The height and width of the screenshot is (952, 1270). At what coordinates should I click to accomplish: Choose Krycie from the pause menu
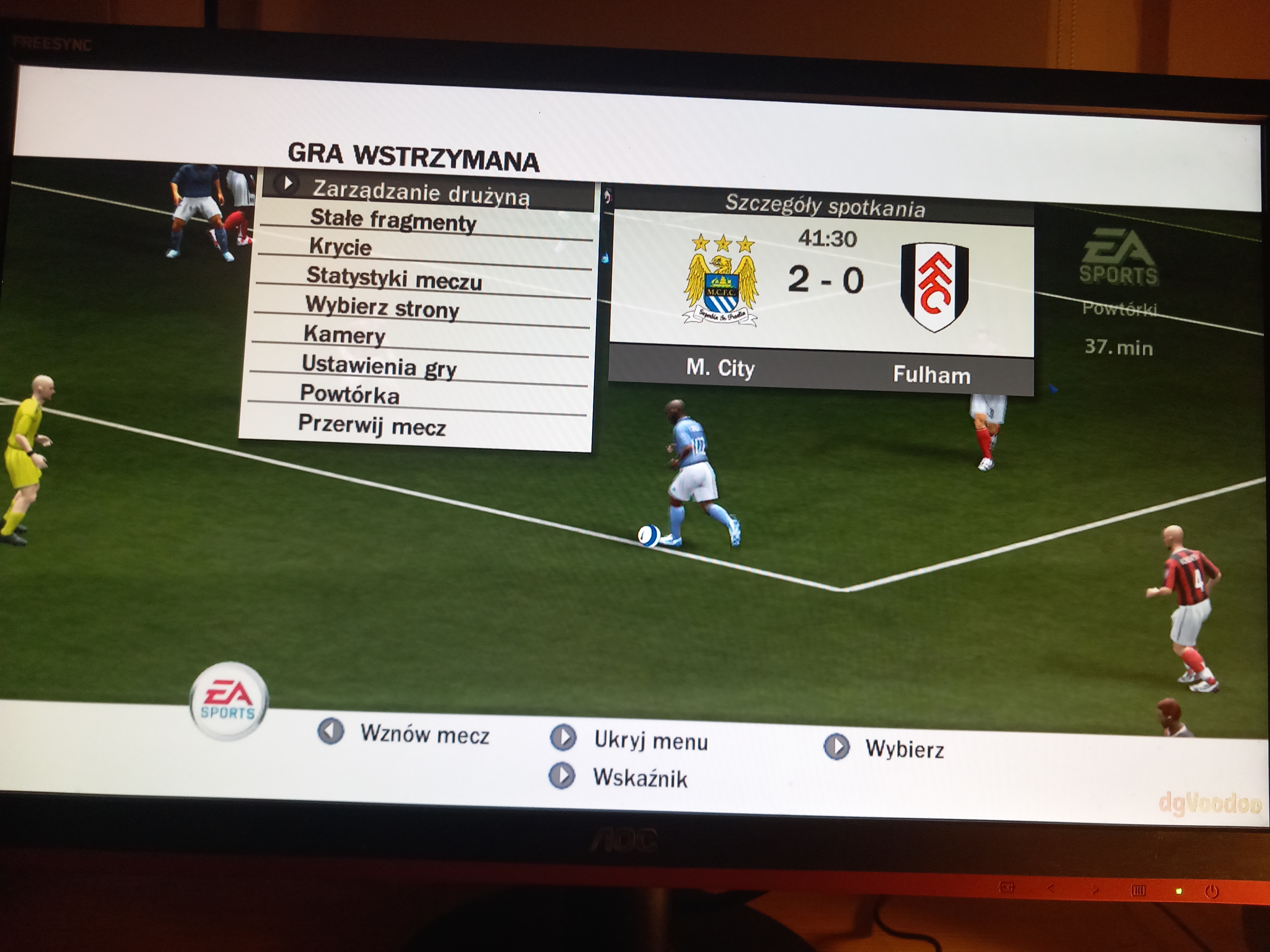coord(341,247)
